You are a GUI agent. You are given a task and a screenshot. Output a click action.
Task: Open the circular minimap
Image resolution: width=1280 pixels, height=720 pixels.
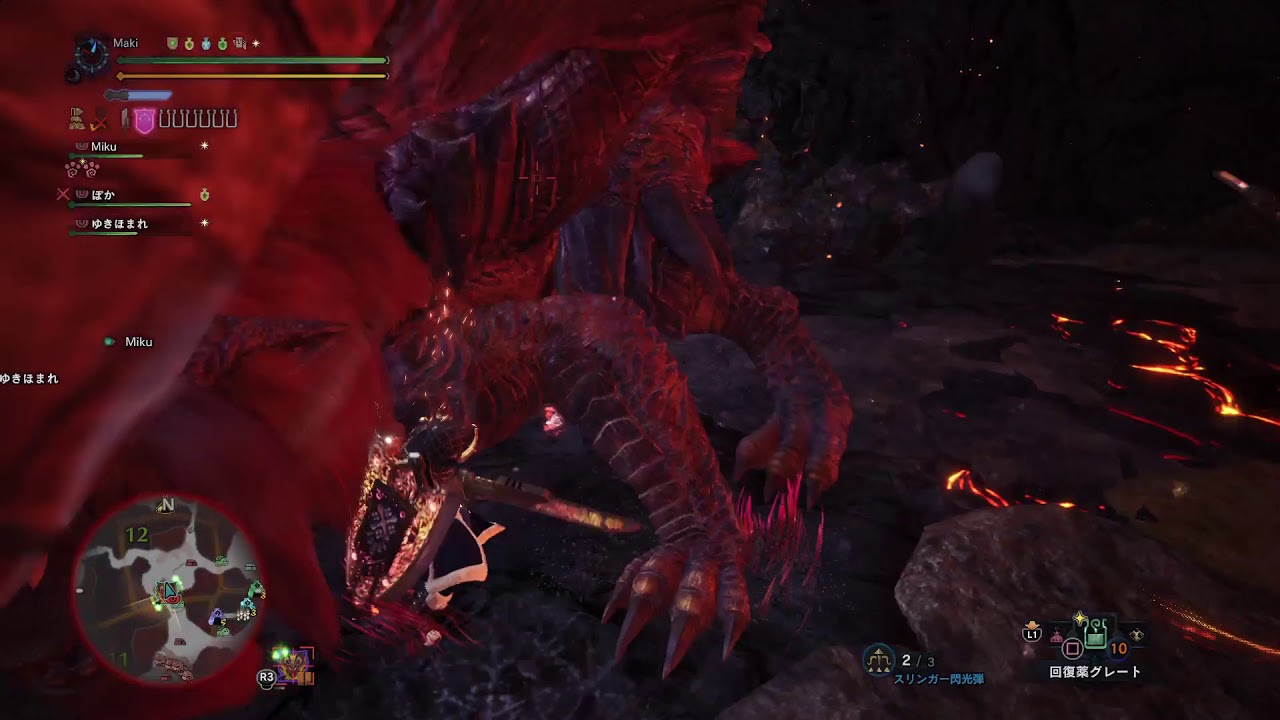click(x=167, y=592)
